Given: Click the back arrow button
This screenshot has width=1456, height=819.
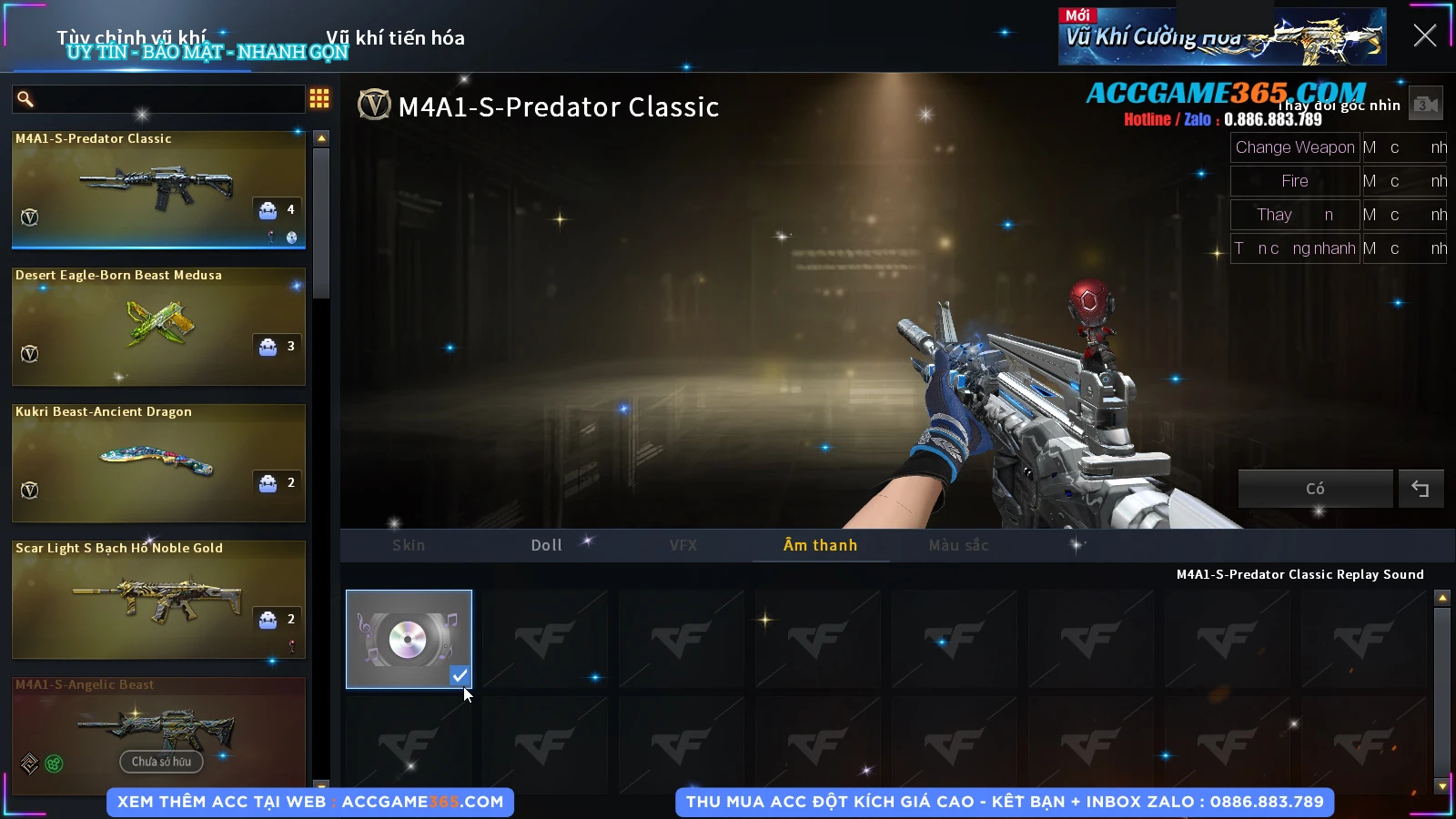Looking at the screenshot, I should click(x=1421, y=489).
